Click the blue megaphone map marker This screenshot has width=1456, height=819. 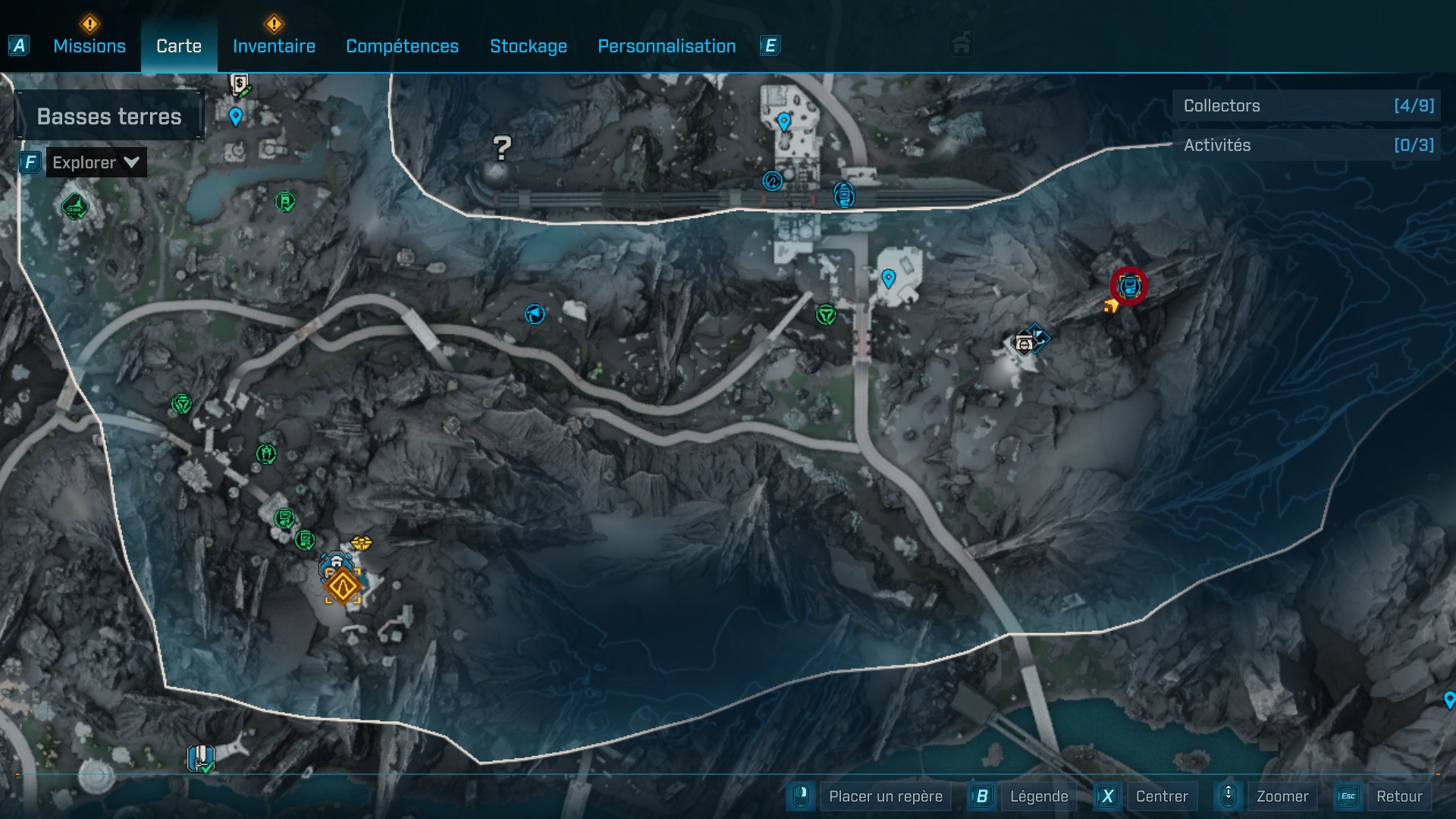click(x=535, y=314)
